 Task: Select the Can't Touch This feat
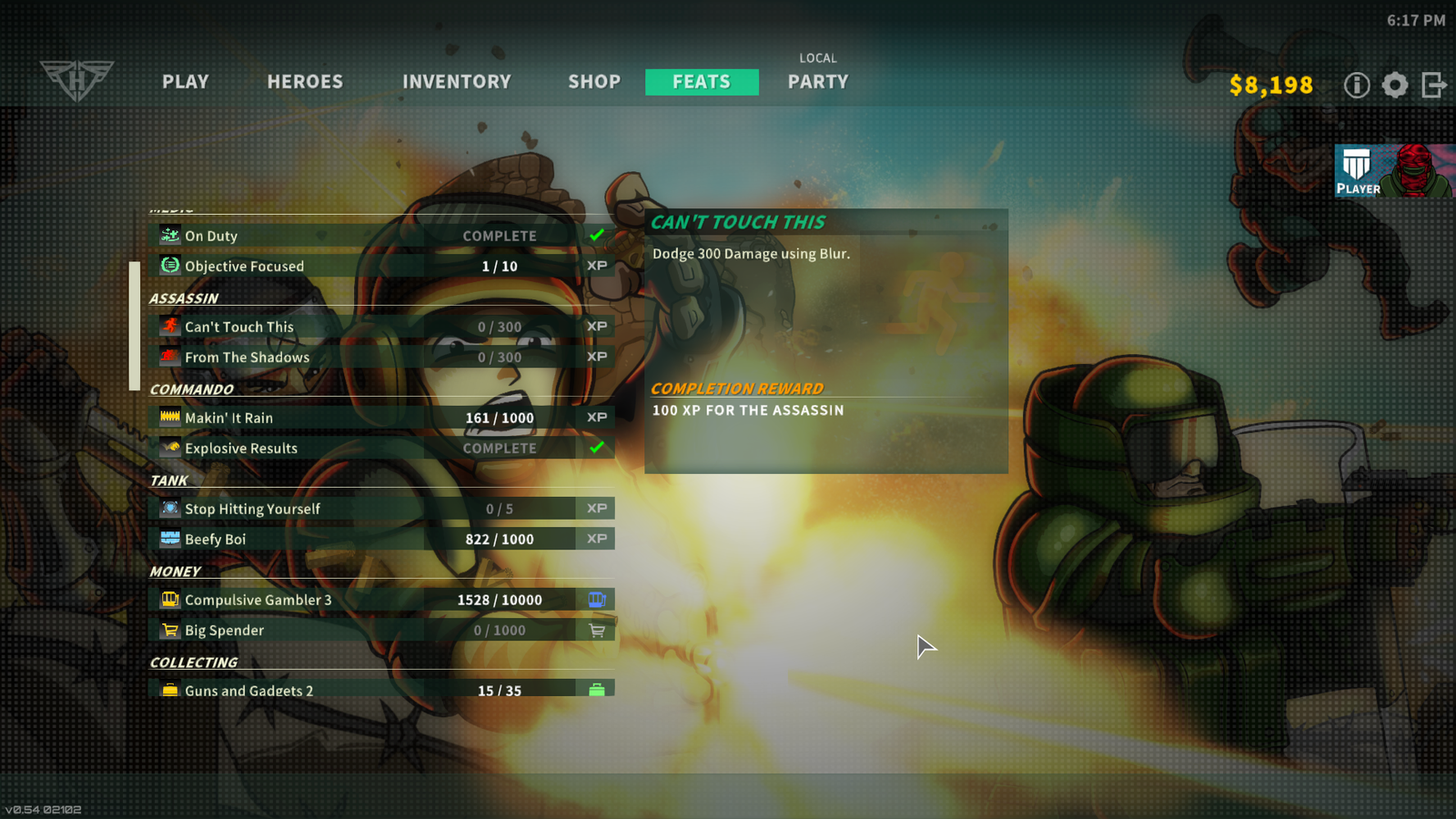point(381,327)
